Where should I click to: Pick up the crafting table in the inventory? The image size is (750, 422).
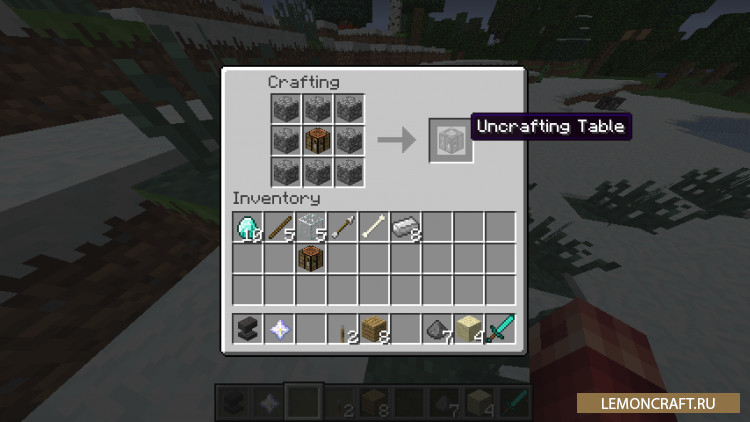pos(311,258)
